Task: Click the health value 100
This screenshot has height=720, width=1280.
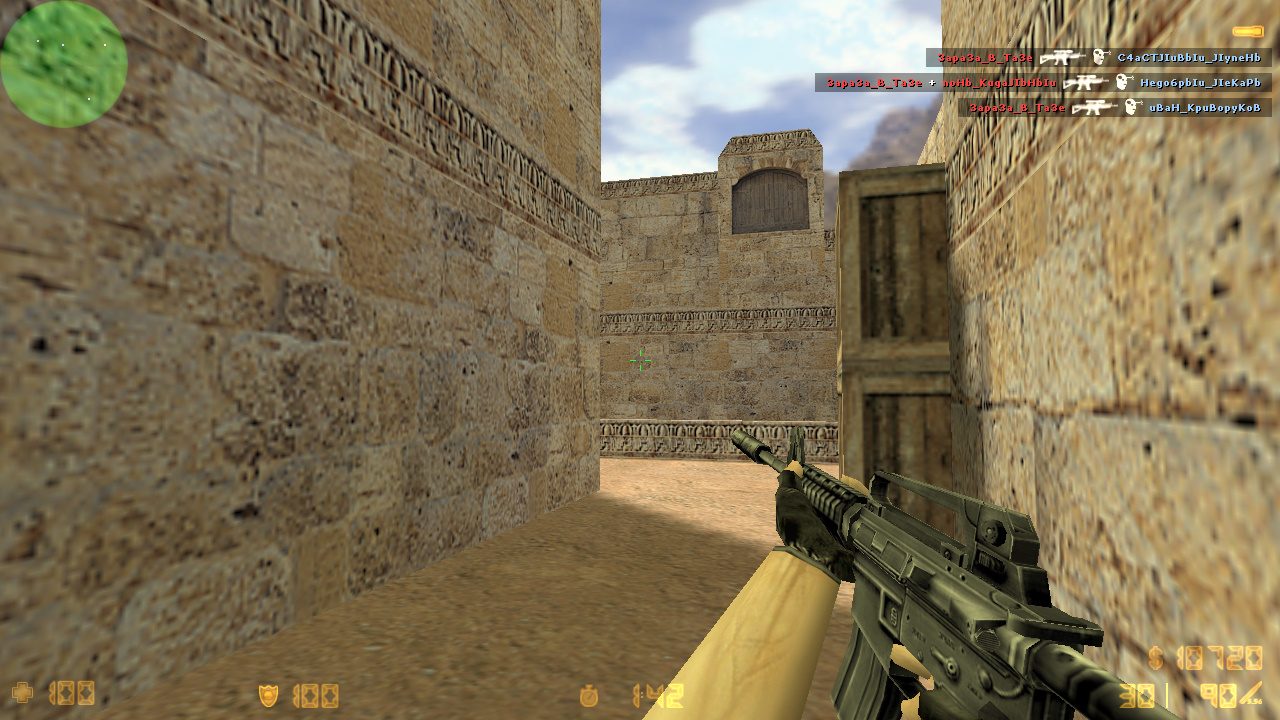Action: coord(72,692)
